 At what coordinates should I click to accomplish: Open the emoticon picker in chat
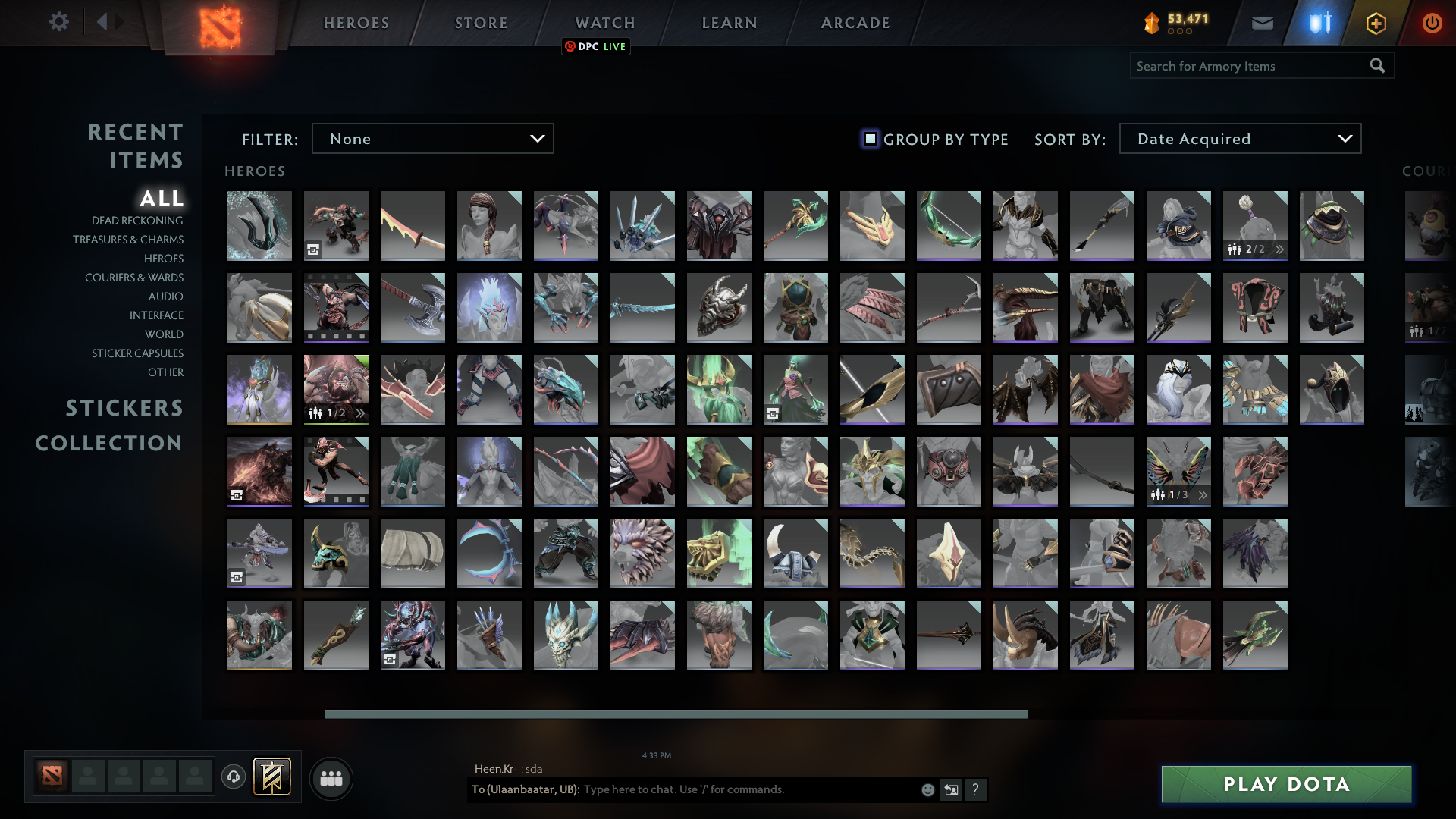click(927, 789)
